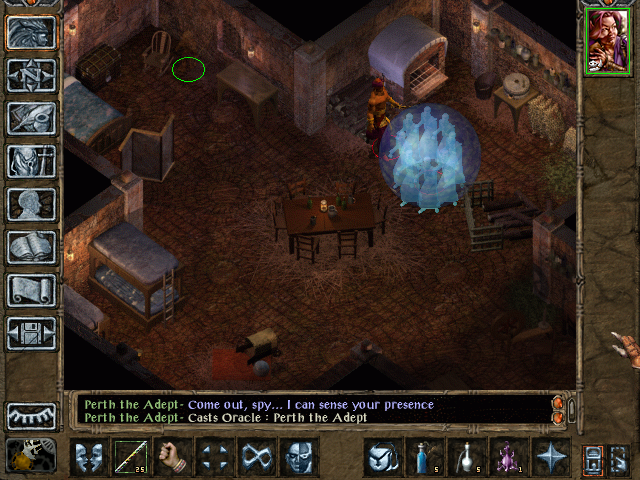
Task: Open the mage spellbook (open book icon)
Action: tap(31, 247)
